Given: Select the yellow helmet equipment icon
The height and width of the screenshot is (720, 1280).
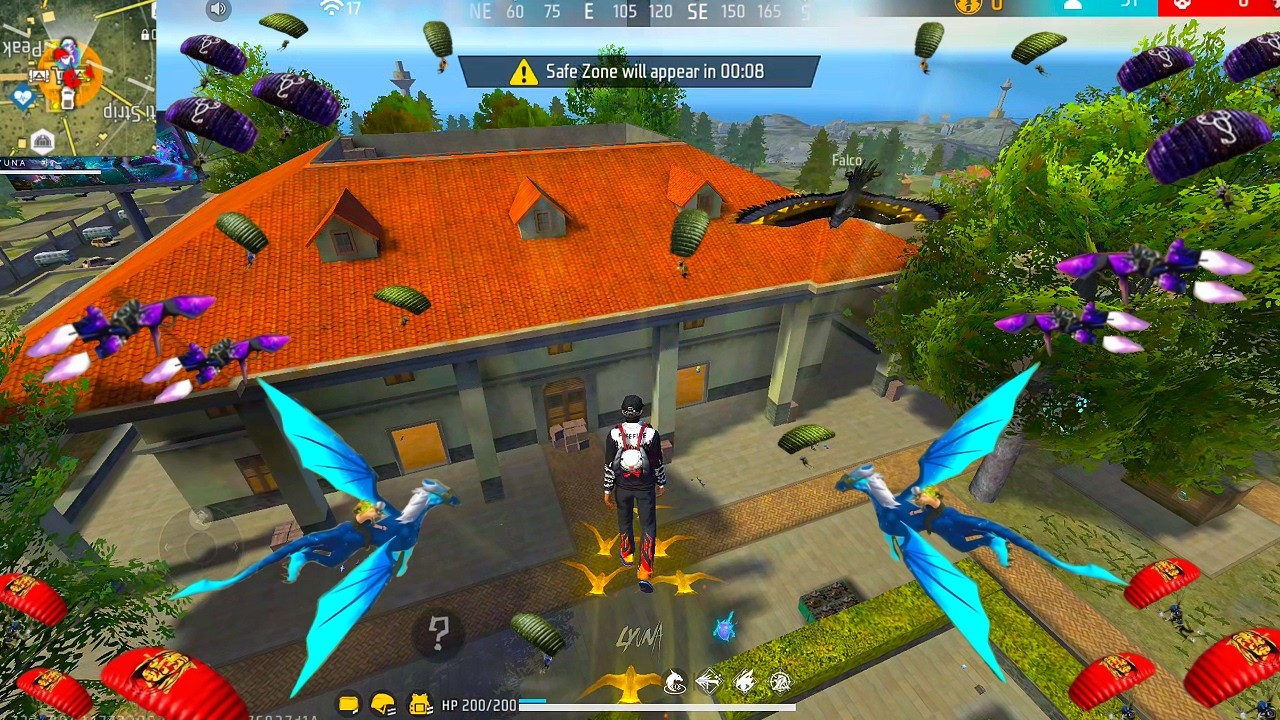Looking at the screenshot, I should click(x=383, y=705).
